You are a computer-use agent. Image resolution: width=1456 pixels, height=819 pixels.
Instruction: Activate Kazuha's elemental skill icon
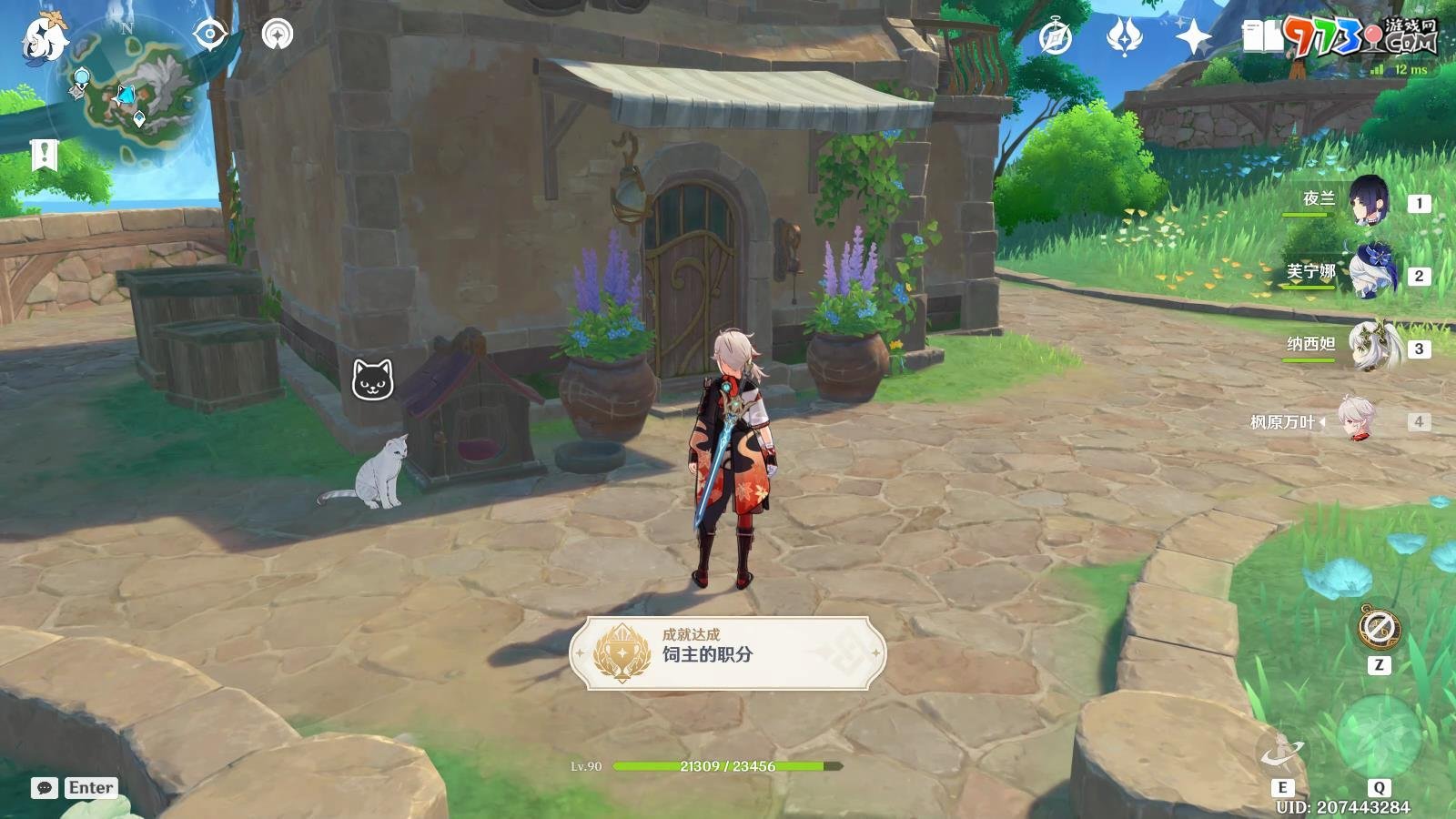1281,752
